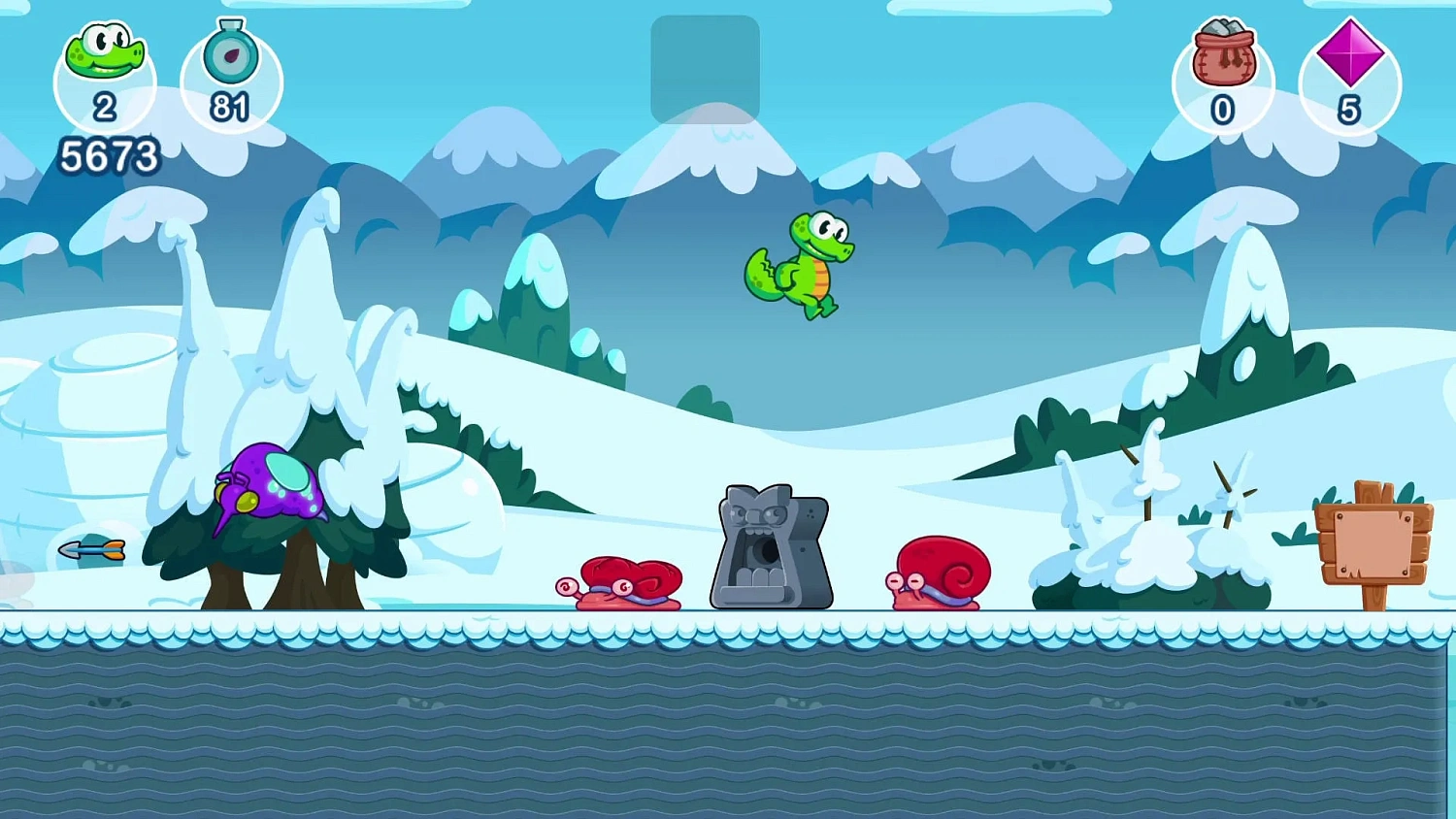The image size is (1456, 819).
Task: Click the lives counter number 2
Action: tap(107, 109)
